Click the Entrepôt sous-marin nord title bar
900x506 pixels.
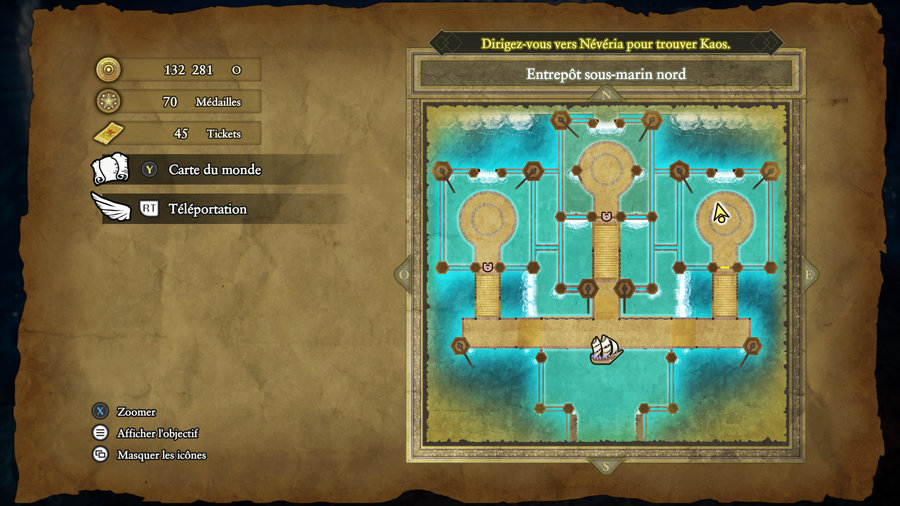[x=606, y=74]
